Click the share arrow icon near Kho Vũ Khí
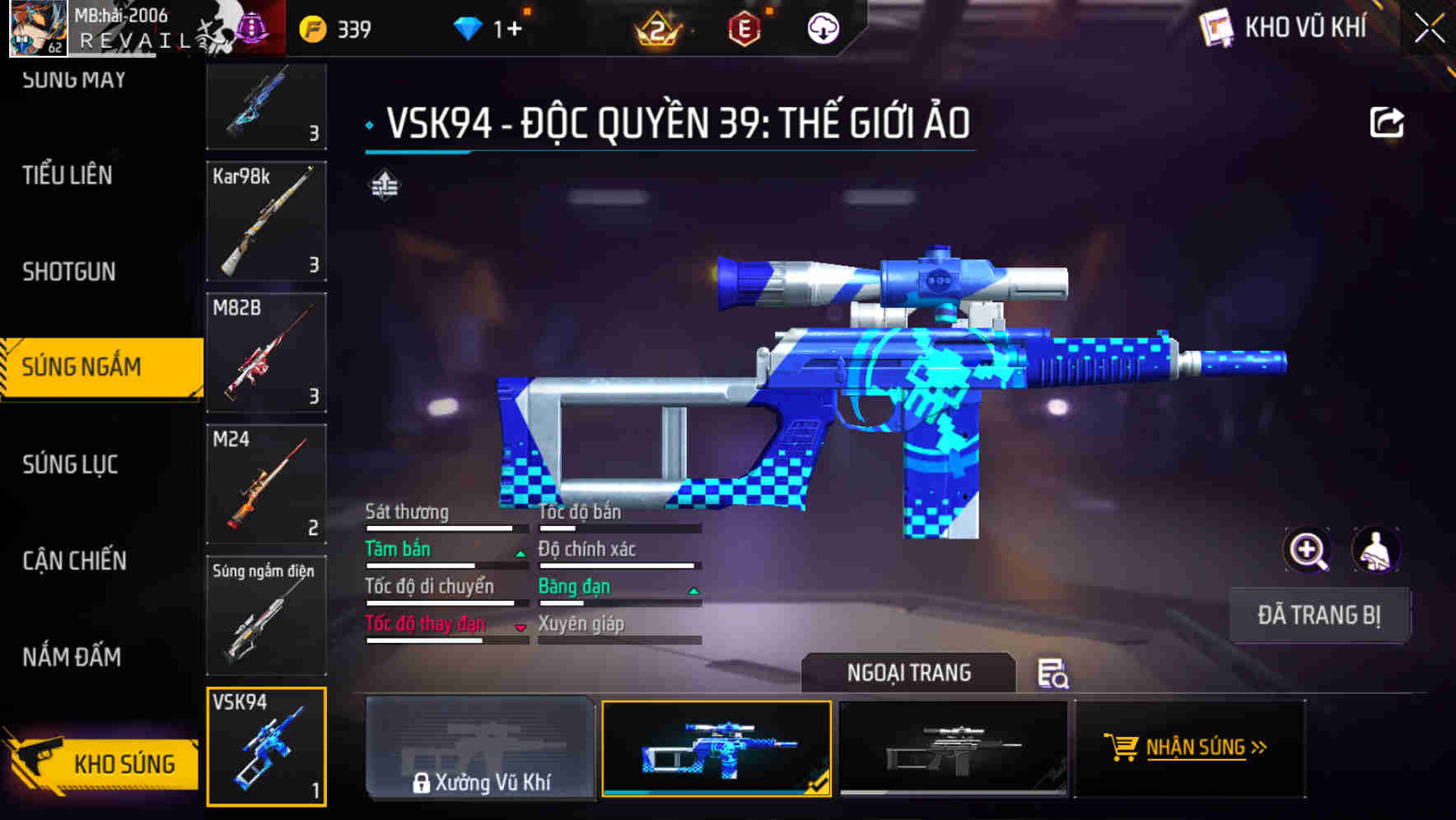1456x820 pixels. pos(1388,120)
